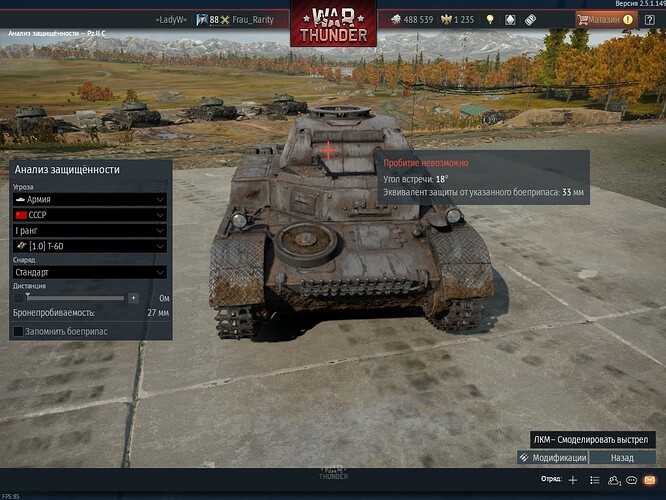Open the chat speech bubble
The width and height of the screenshot is (666, 500).
[x=631, y=480]
